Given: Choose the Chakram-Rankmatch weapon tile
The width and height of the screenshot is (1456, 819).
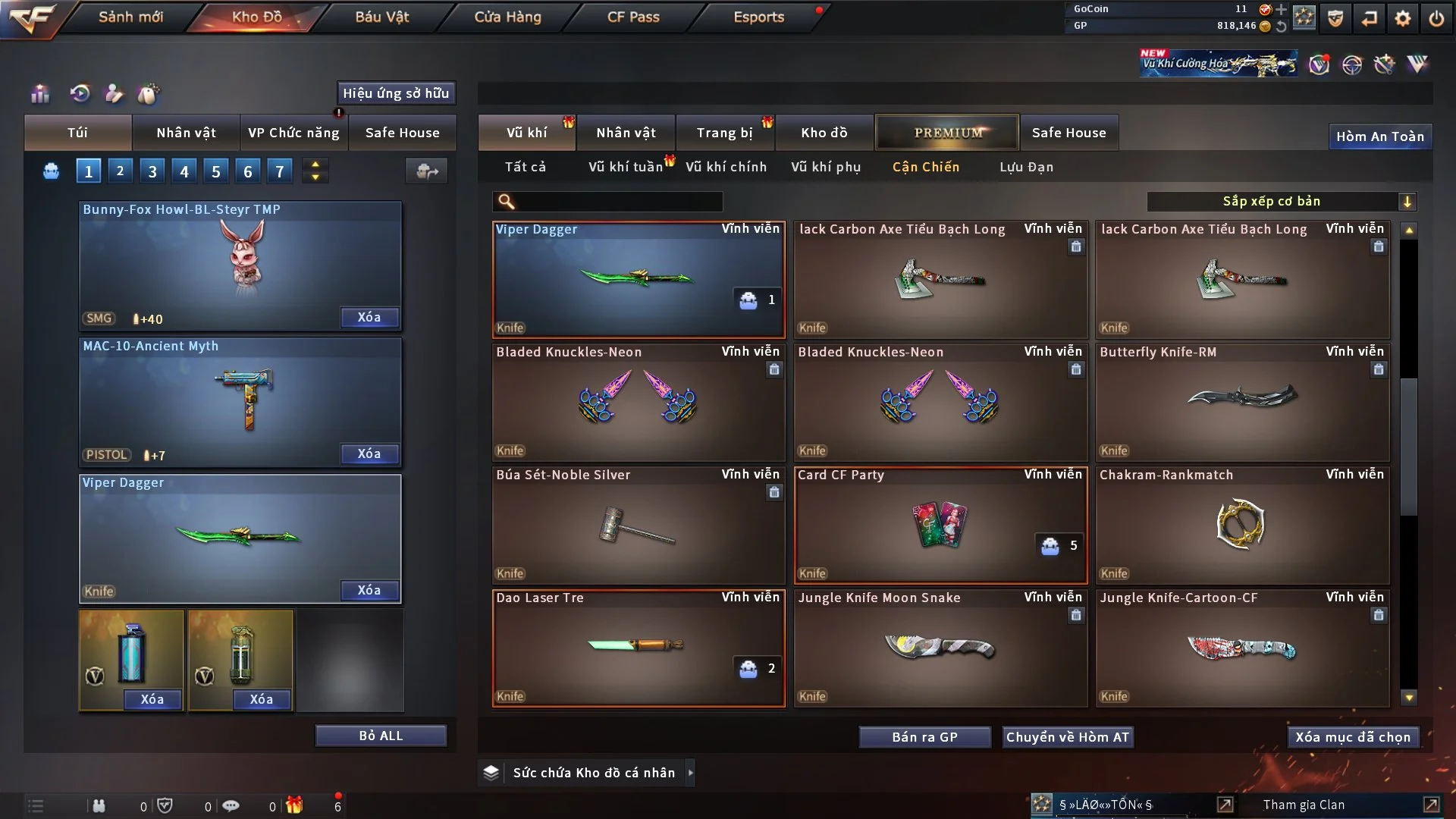Looking at the screenshot, I should (1242, 525).
